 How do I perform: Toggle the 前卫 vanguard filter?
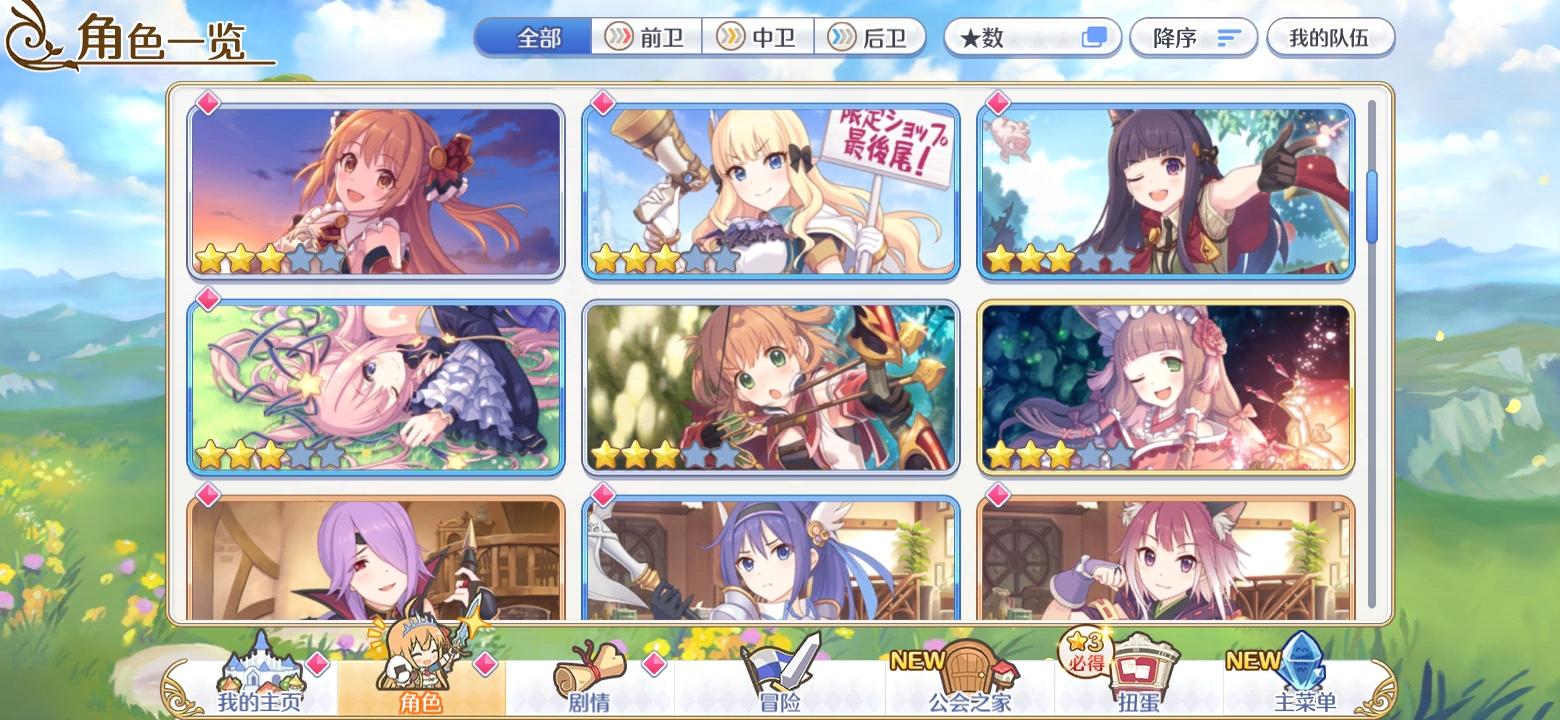646,36
